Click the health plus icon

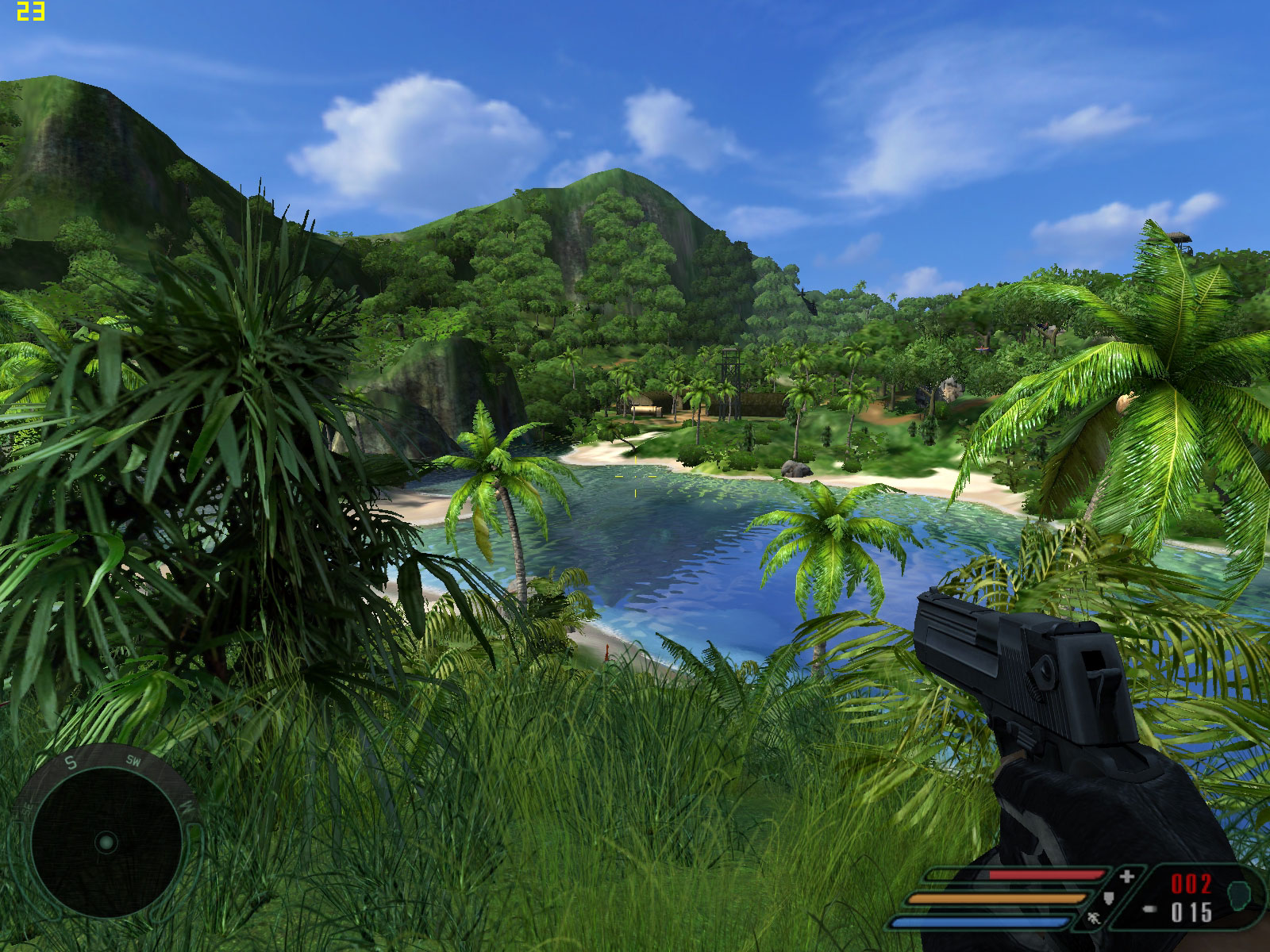[1126, 877]
